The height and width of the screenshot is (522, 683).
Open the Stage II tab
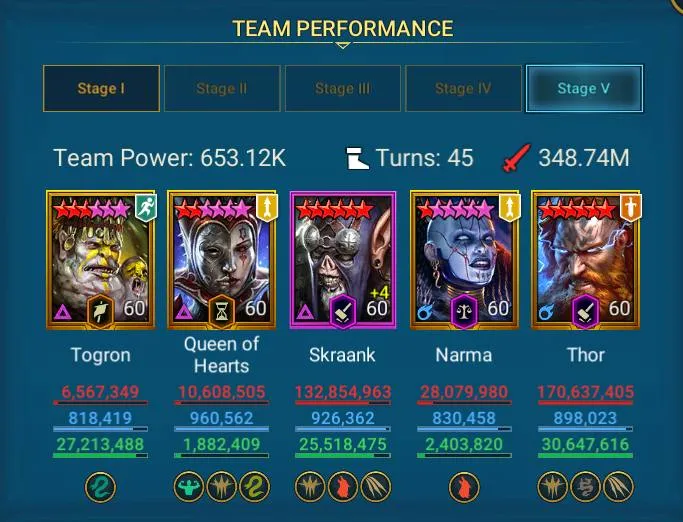coord(222,88)
